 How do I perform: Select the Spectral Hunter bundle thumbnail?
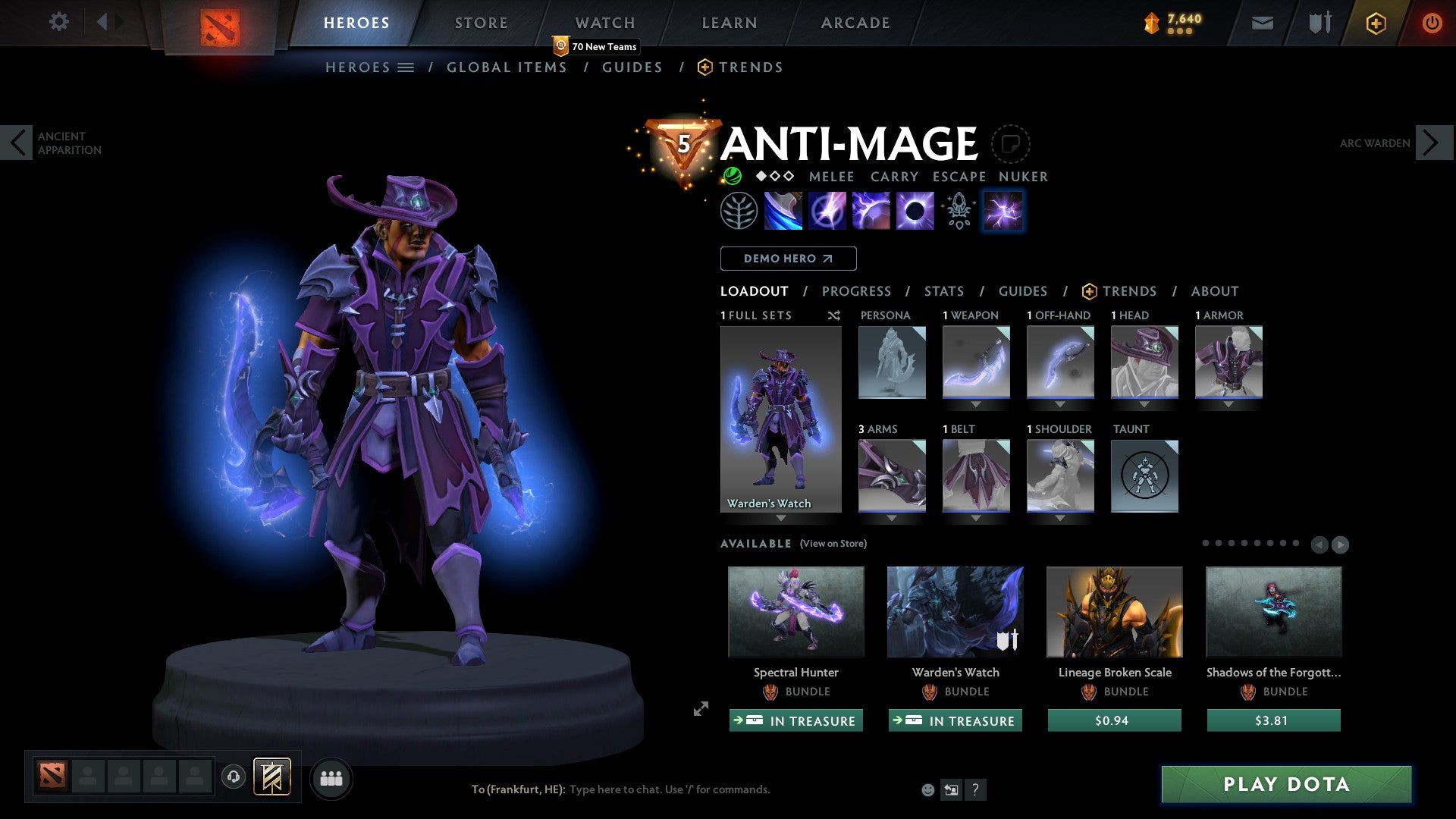[795, 612]
